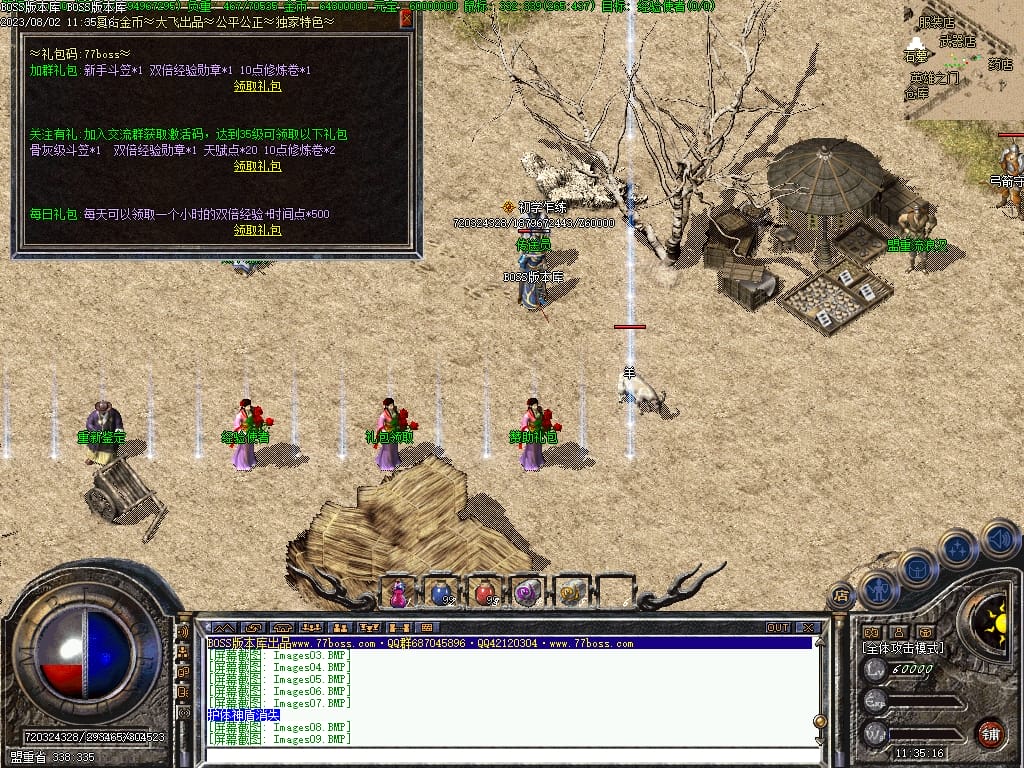Open the skills sparkle round button

tap(957, 548)
